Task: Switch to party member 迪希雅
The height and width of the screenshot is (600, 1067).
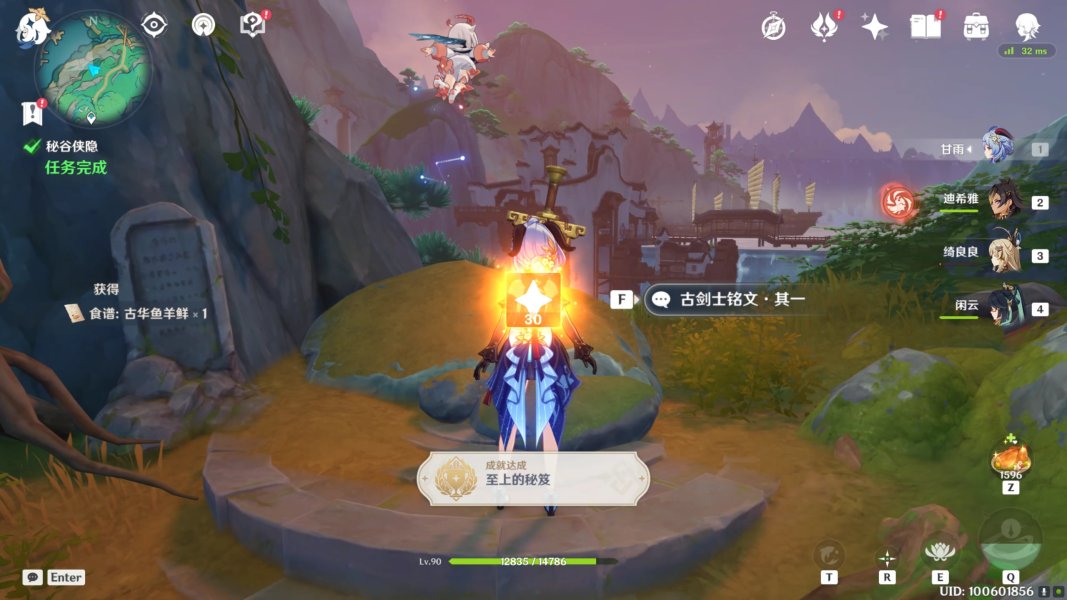Action: tap(1003, 201)
